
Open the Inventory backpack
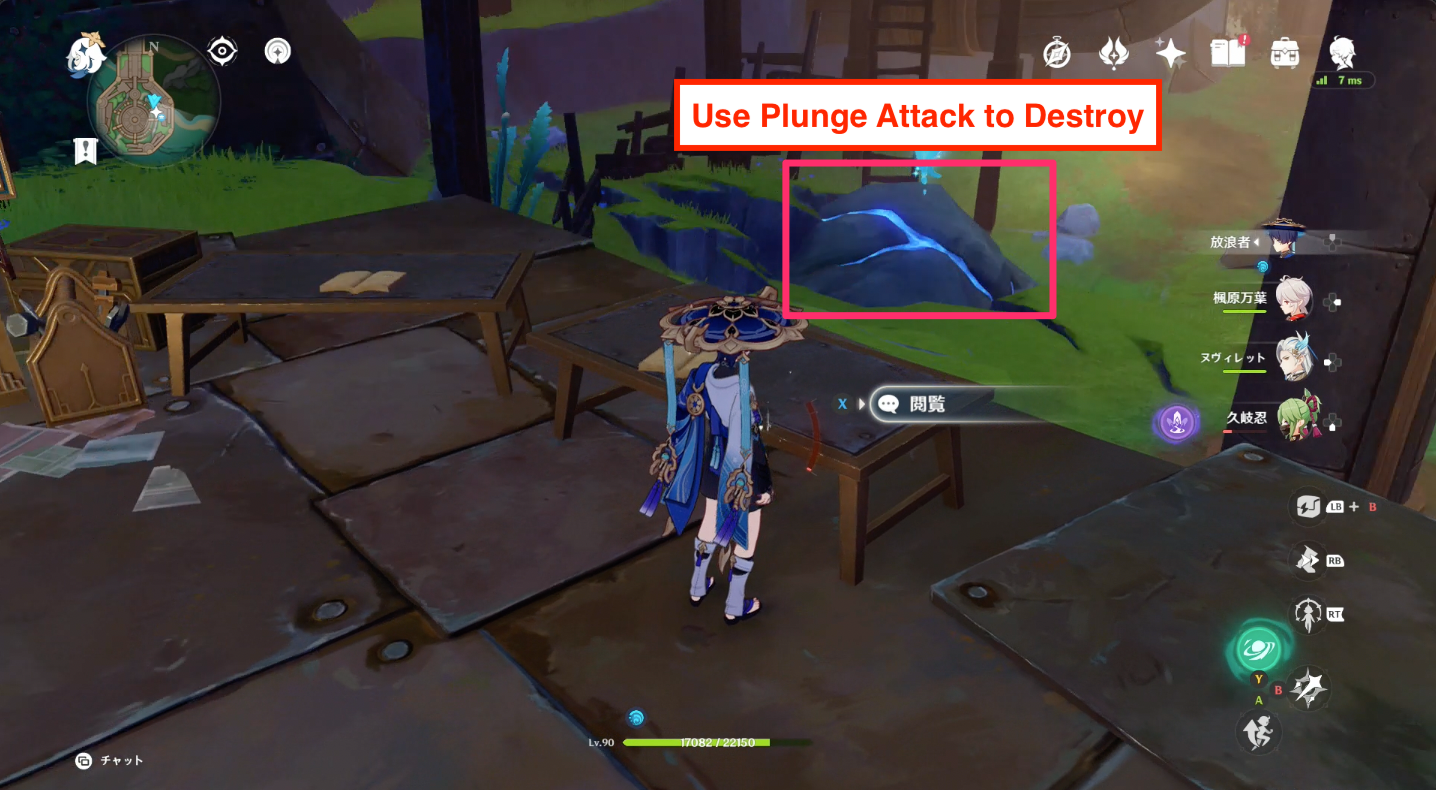1282,51
